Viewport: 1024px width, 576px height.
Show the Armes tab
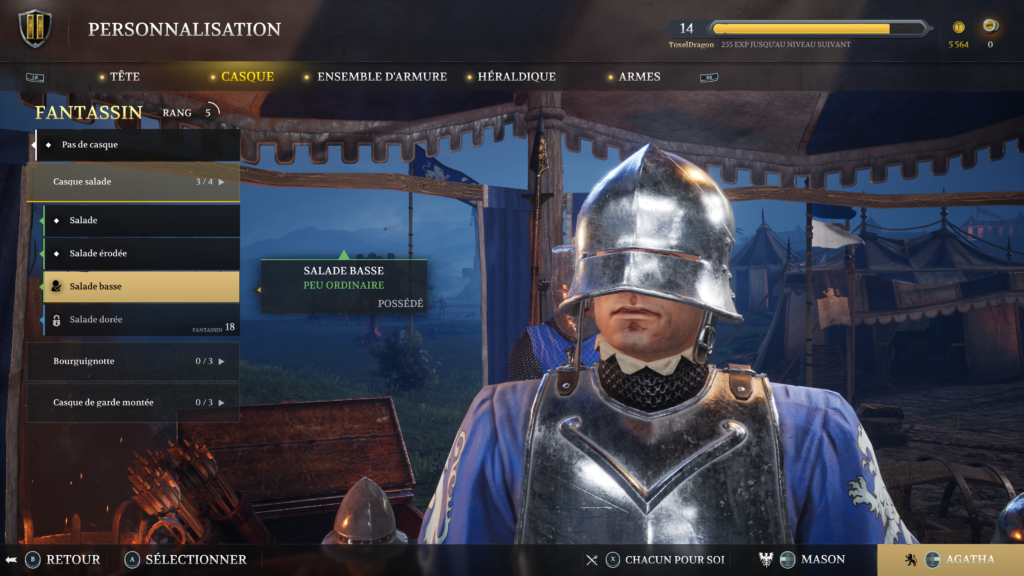pos(639,76)
